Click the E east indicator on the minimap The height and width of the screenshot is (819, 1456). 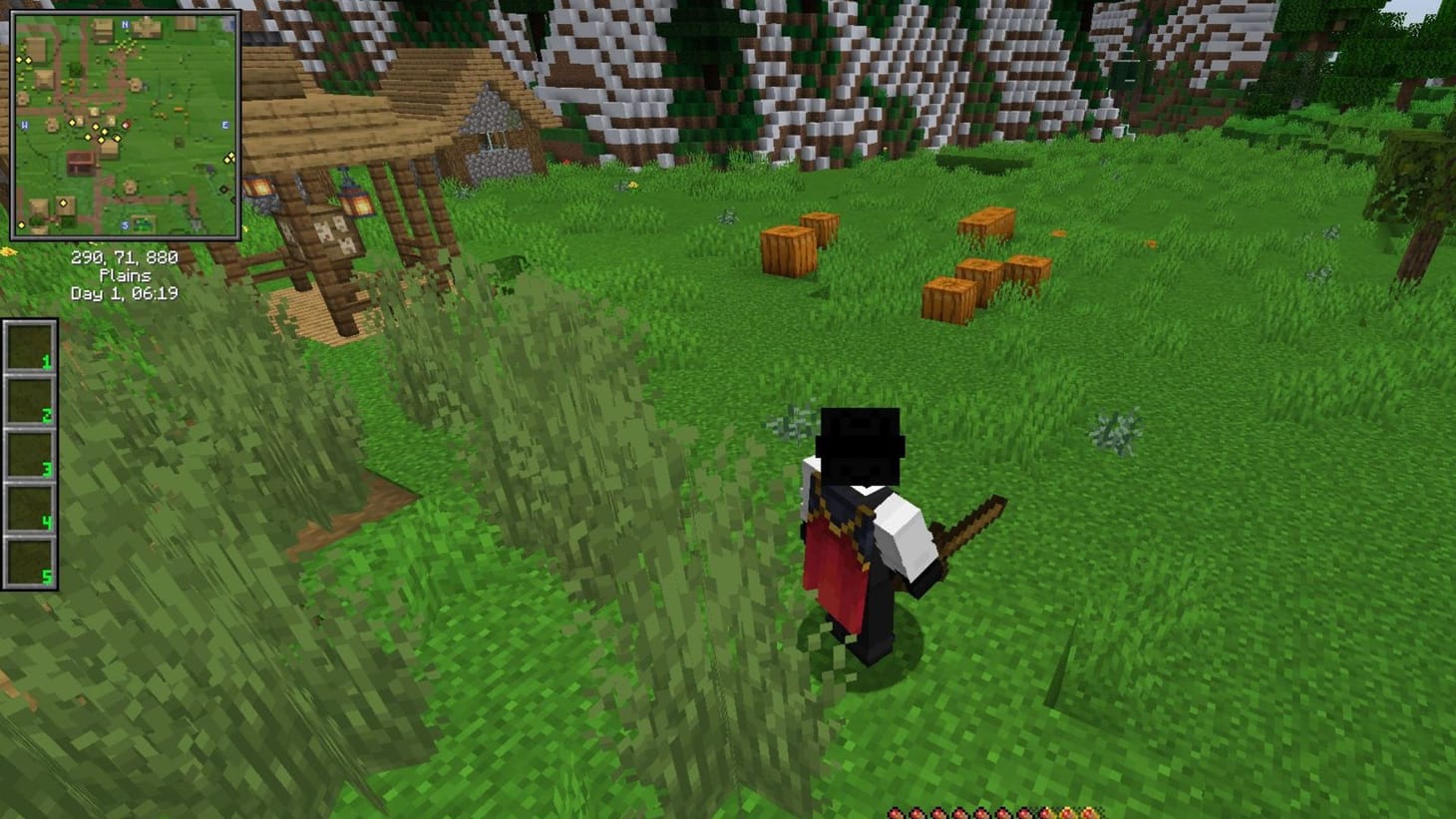pyautogui.click(x=225, y=125)
